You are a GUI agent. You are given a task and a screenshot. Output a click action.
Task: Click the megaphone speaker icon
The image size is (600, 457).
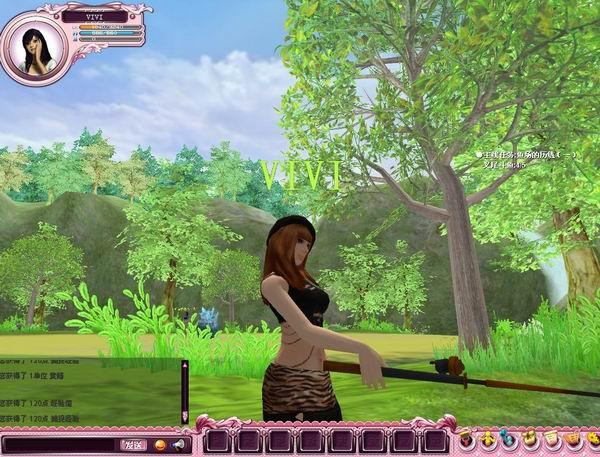(179, 443)
